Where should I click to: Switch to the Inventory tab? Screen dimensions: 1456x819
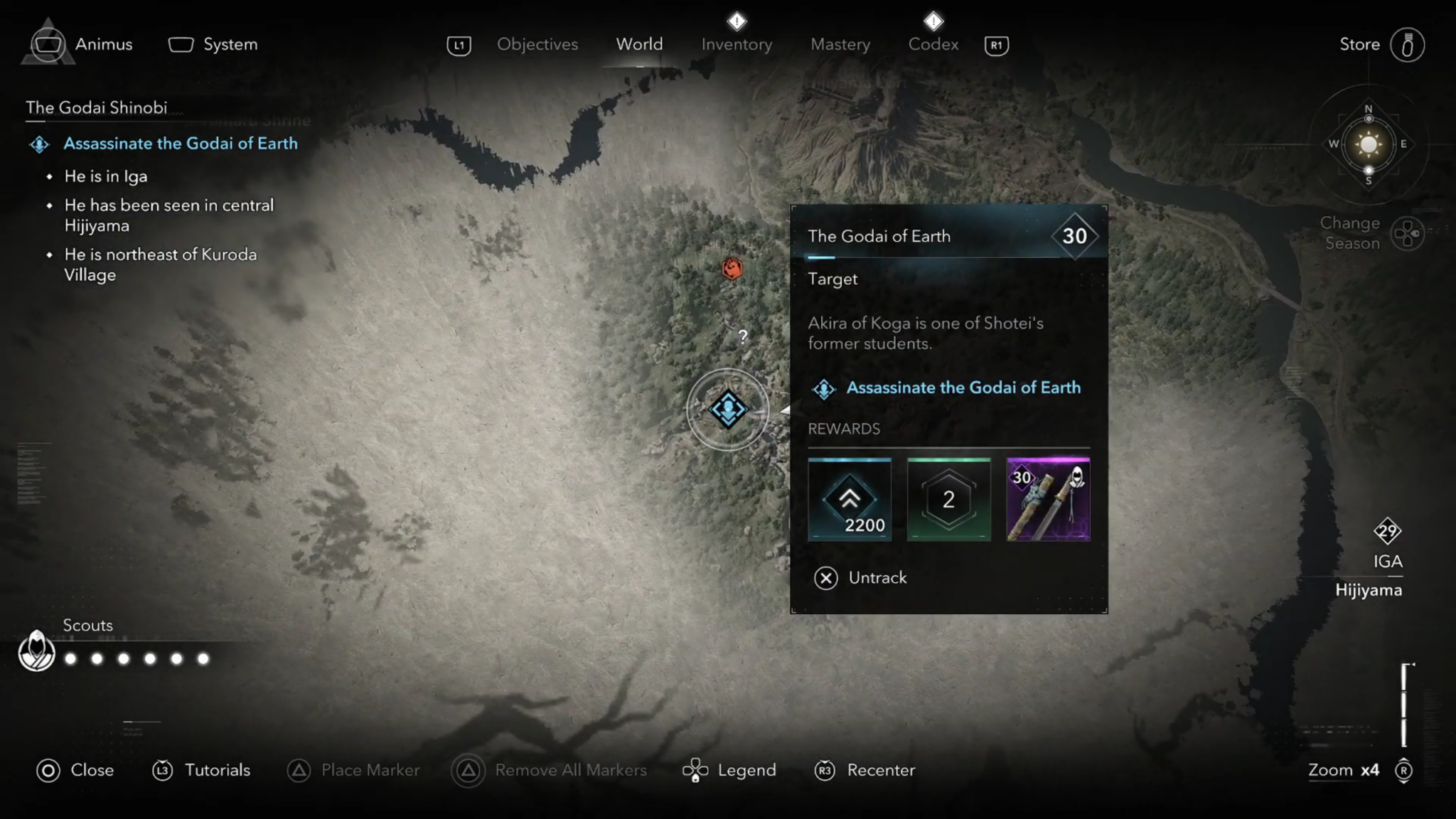click(737, 44)
